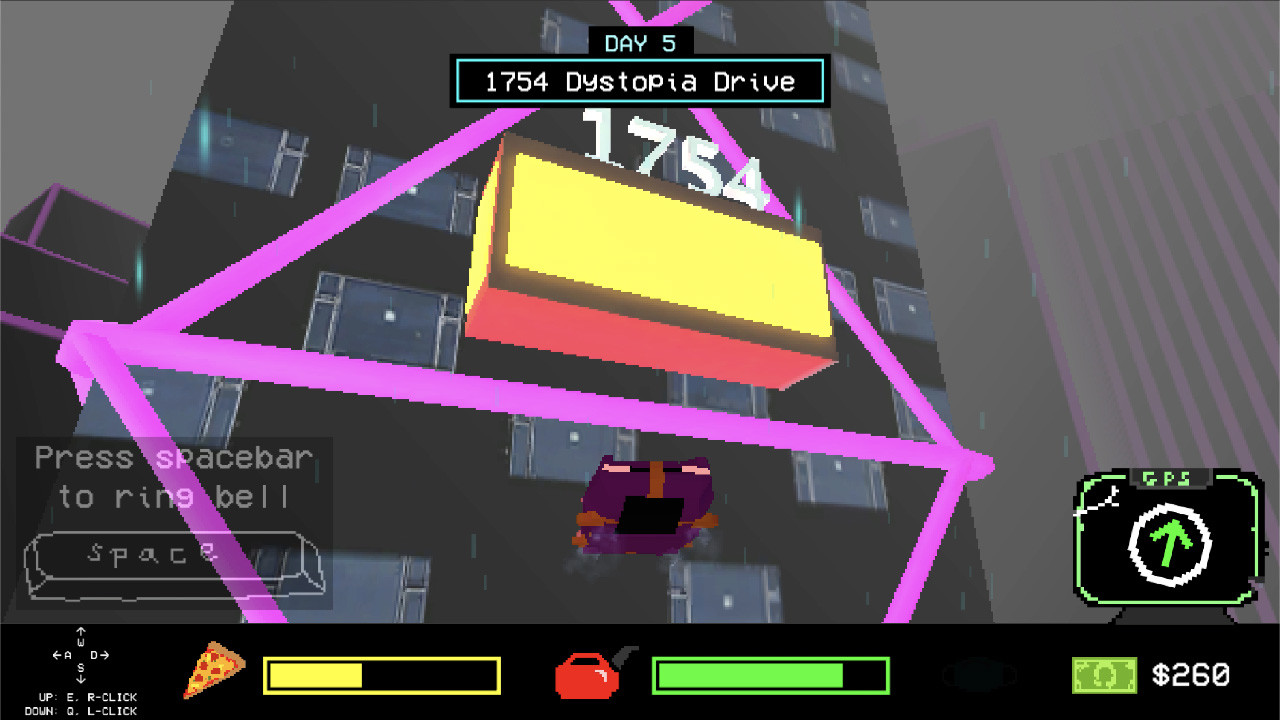Select the DAY 5 header tab
1280x720 pixels.
tap(639, 42)
